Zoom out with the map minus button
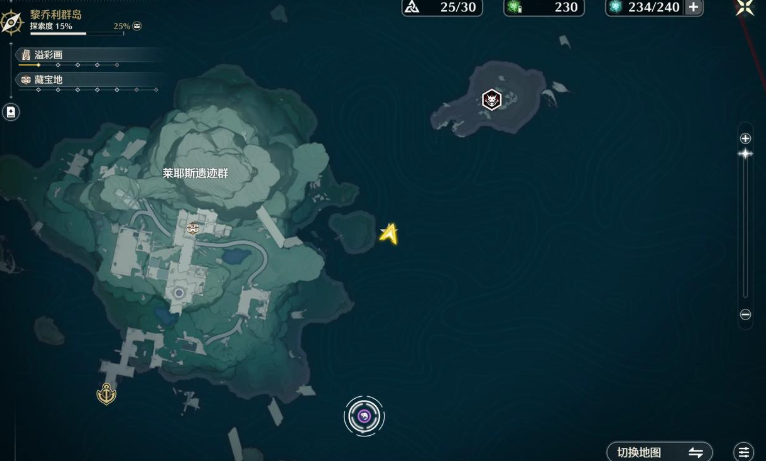766x461 pixels. [745, 315]
